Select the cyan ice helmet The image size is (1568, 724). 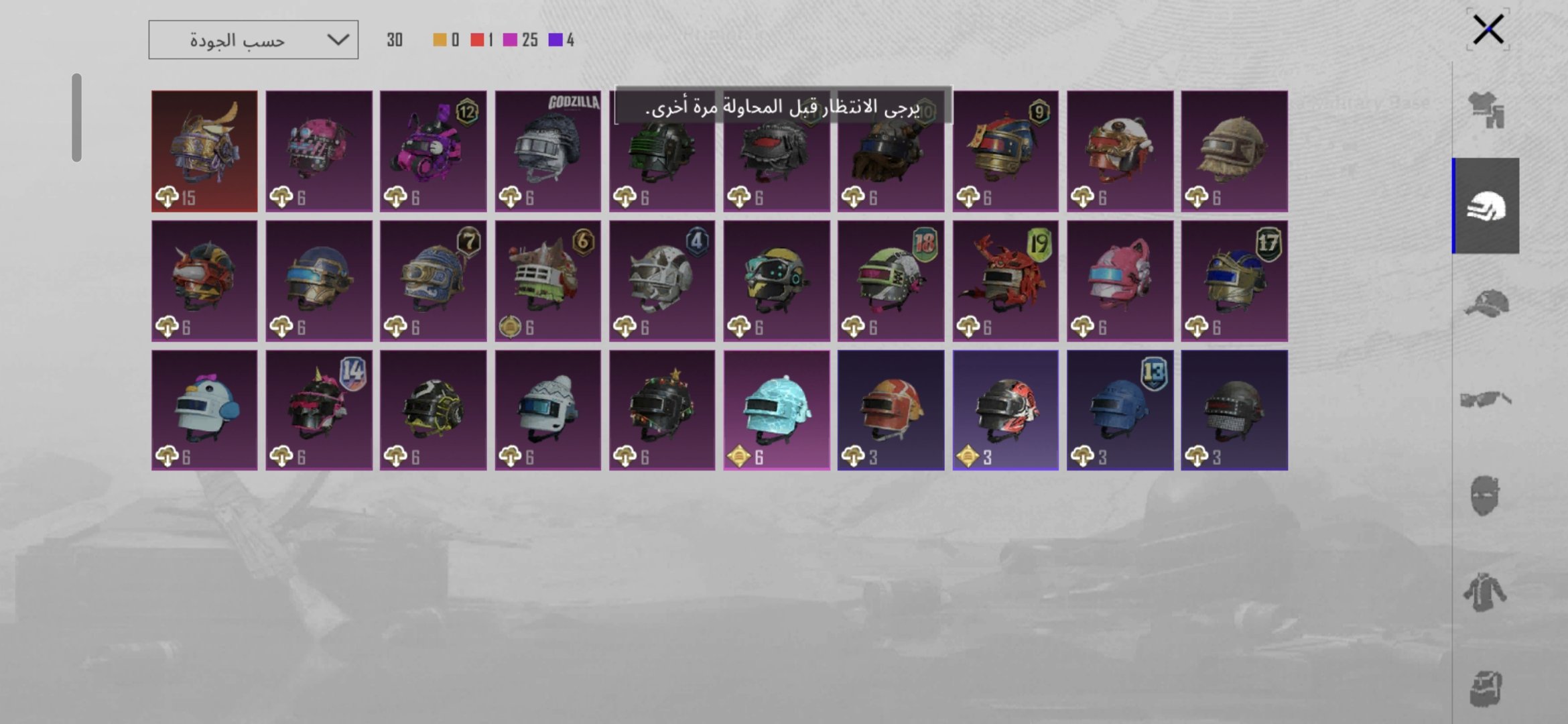(777, 410)
